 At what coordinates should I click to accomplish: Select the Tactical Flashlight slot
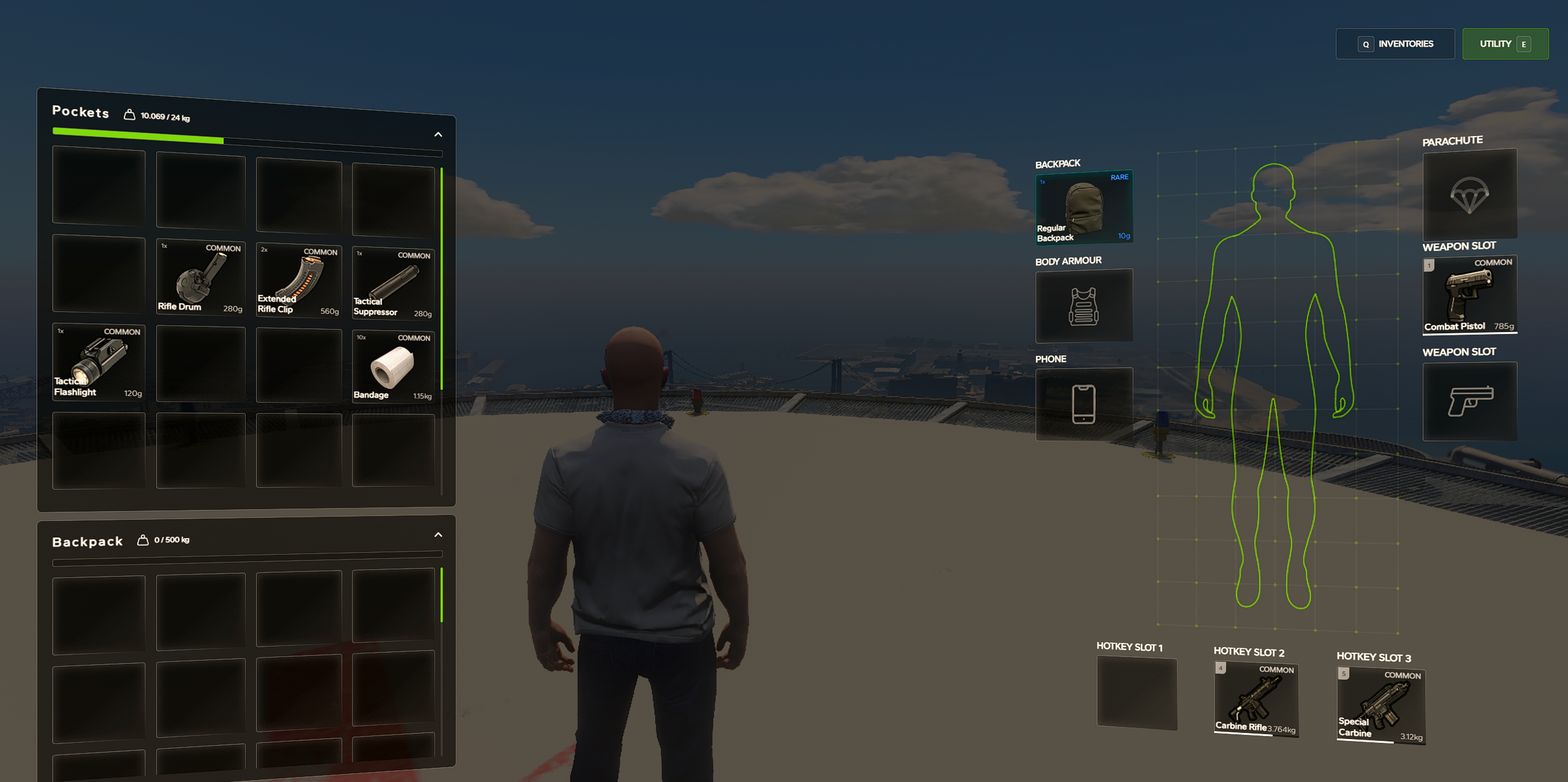99,362
